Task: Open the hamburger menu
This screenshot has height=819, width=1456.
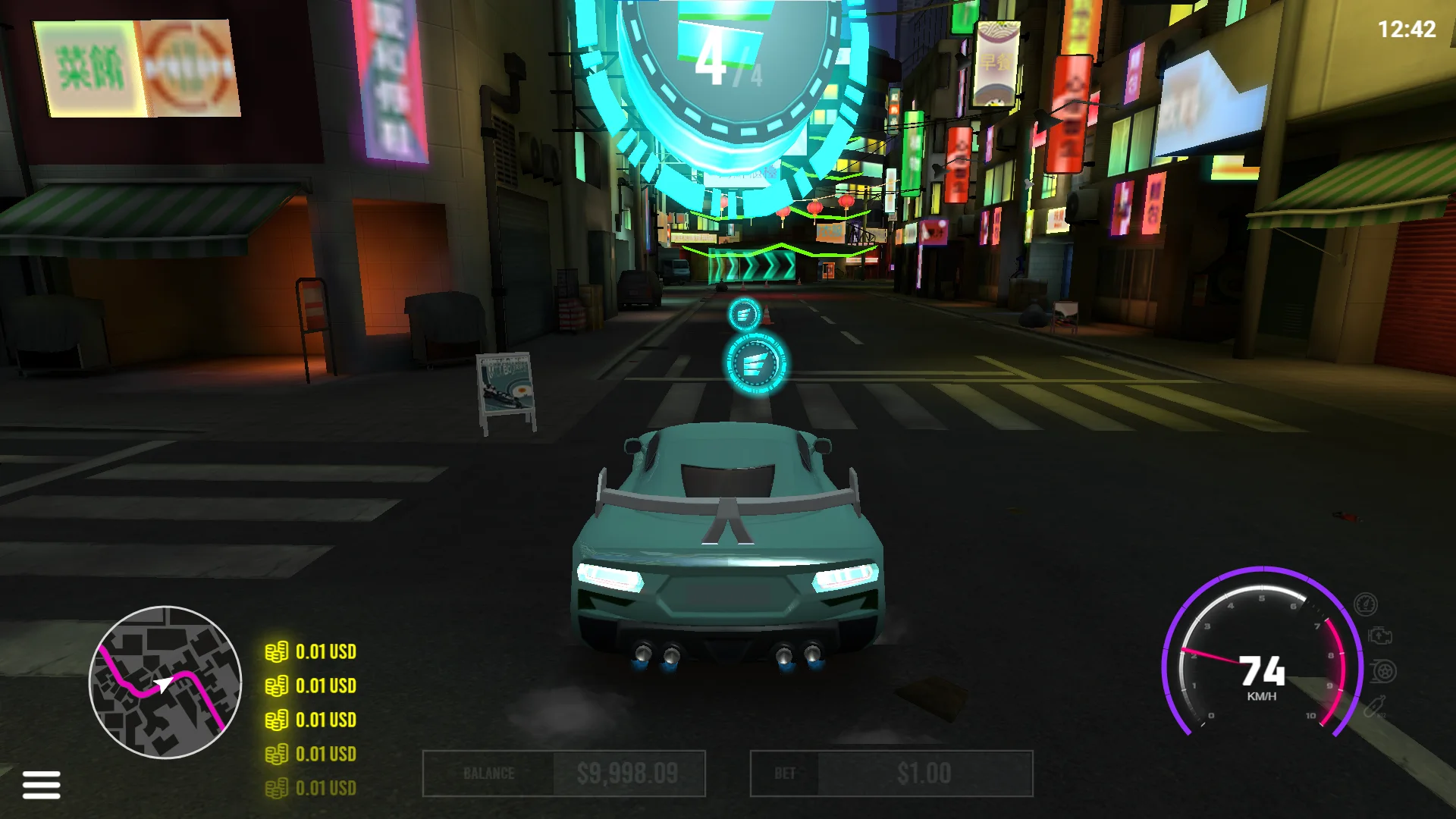Action: point(42,784)
